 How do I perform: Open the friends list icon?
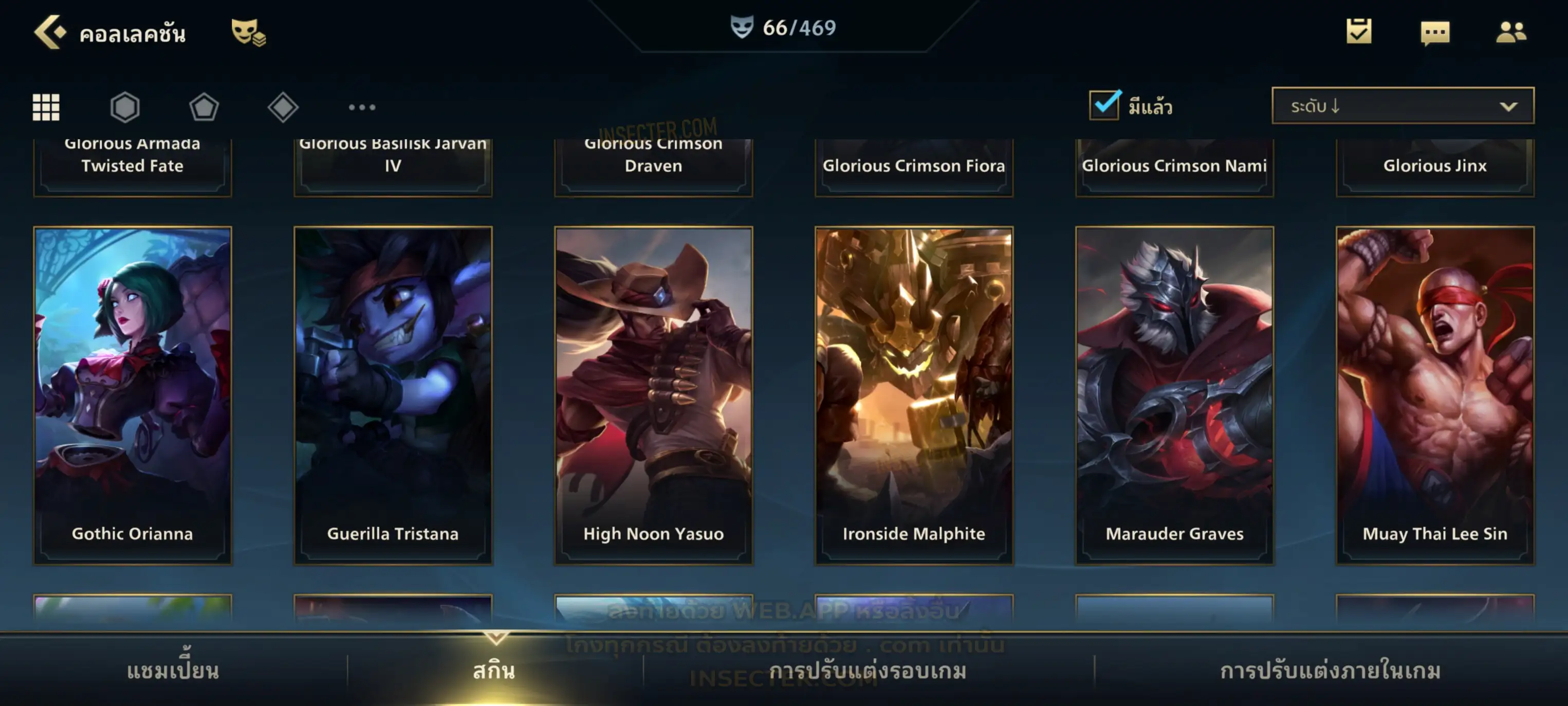pyautogui.click(x=1510, y=32)
